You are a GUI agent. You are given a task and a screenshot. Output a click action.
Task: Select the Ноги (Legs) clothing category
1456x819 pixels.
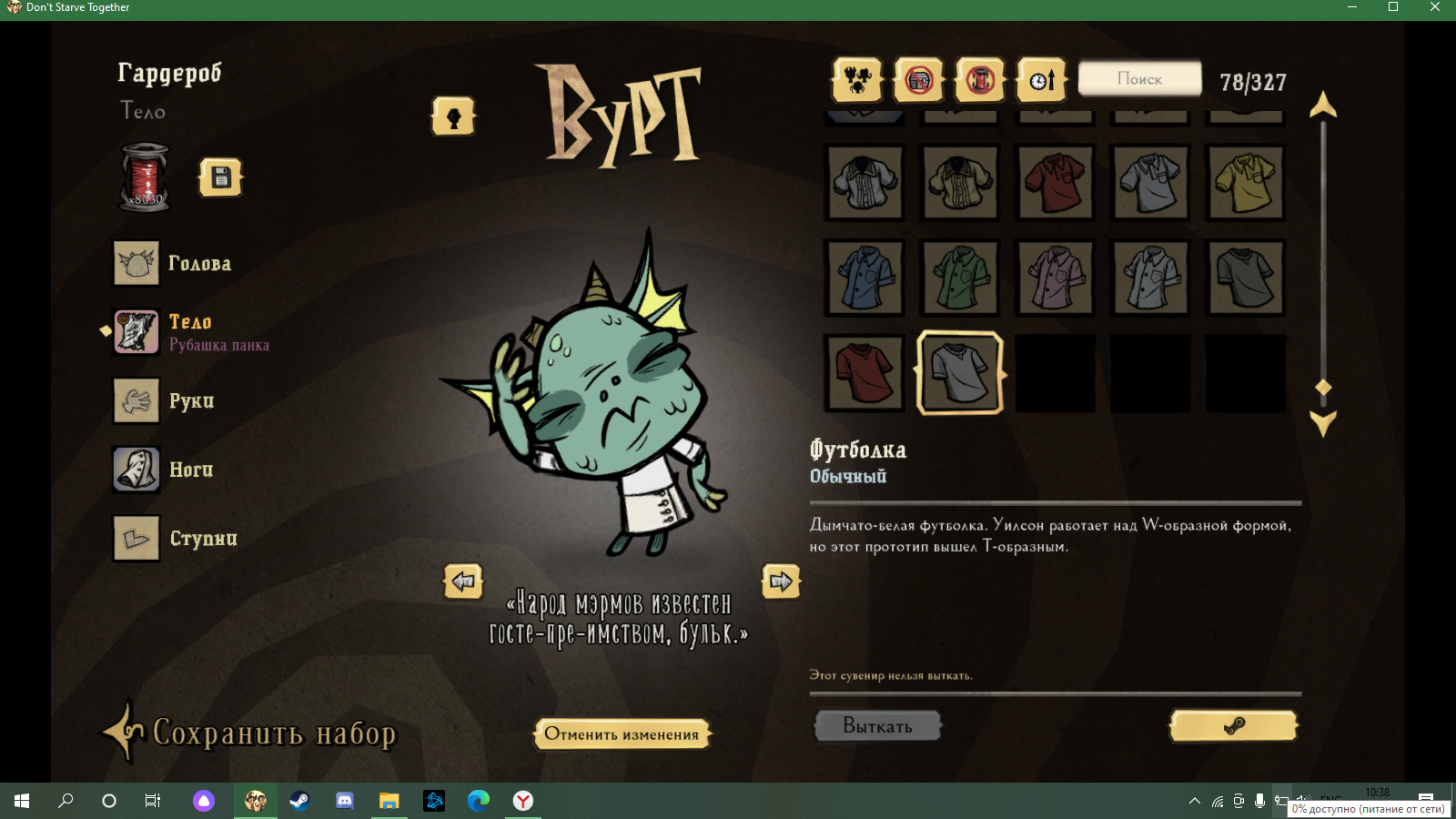pos(136,470)
